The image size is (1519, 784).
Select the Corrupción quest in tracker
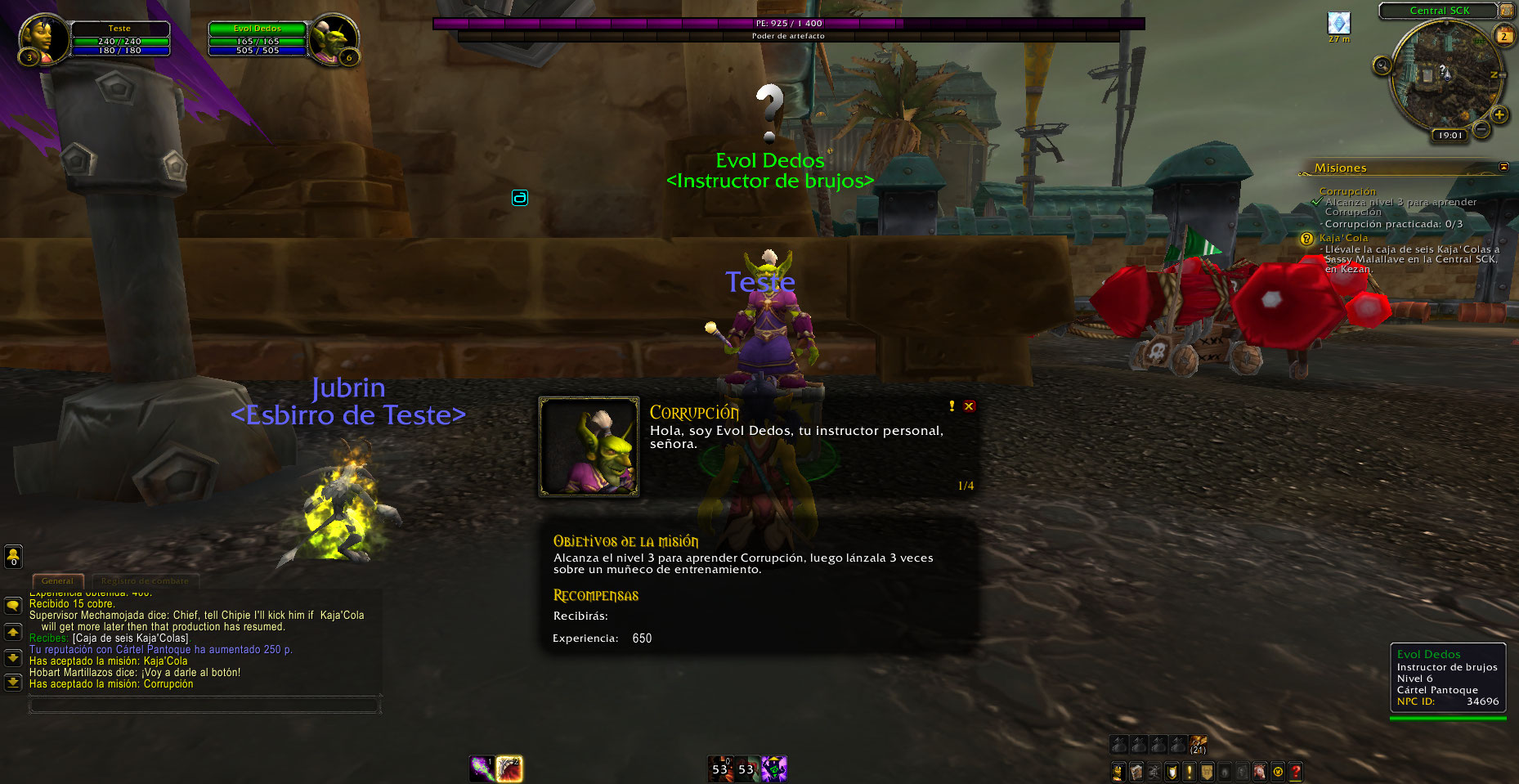pos(1347,191)
